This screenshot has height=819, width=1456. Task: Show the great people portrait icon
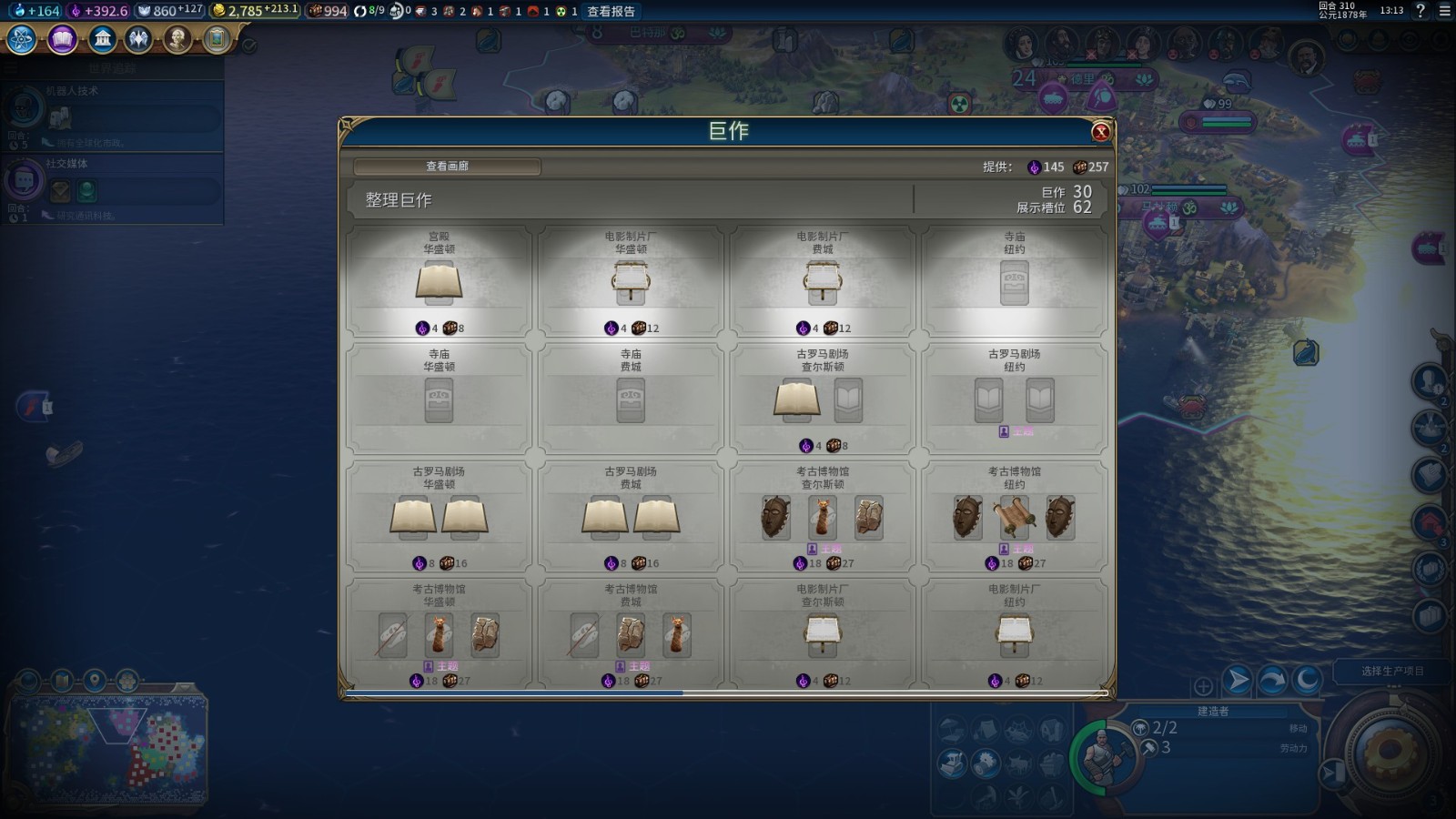pos(177,39)
